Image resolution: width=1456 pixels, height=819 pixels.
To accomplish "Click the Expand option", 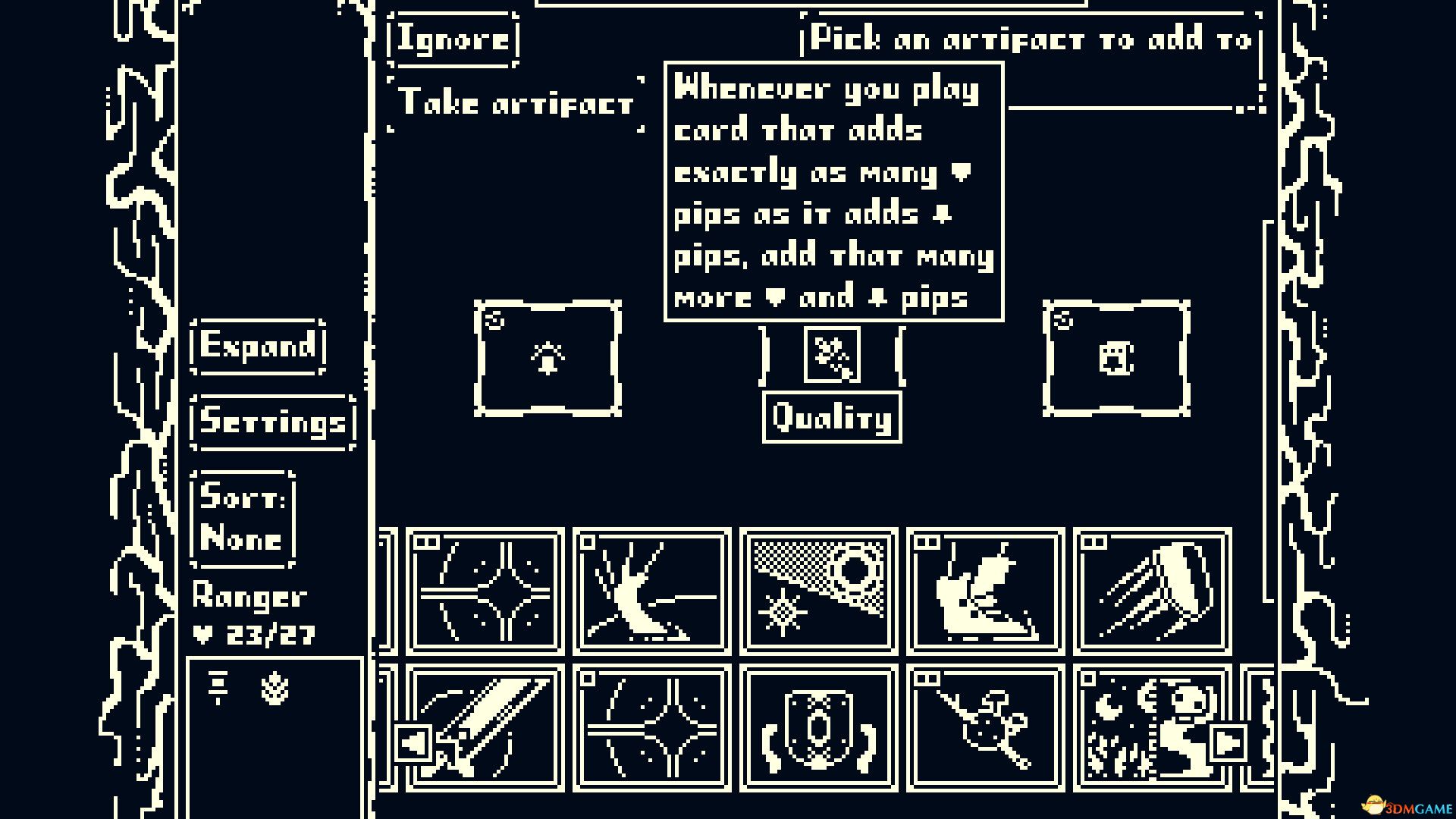I will pos(258,348).
